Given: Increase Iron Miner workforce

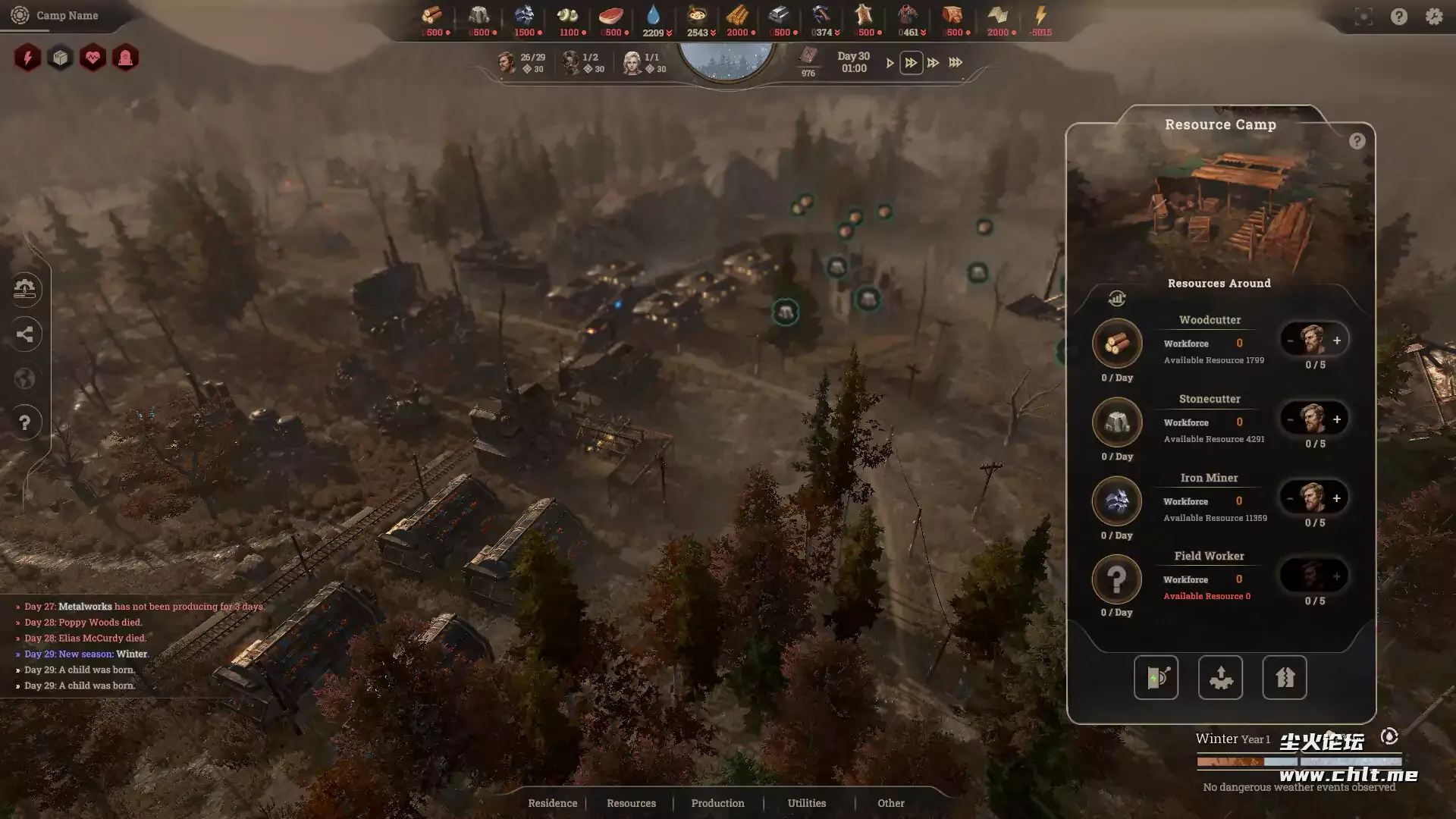Looking at the screenshot, I should [1337, 498].
